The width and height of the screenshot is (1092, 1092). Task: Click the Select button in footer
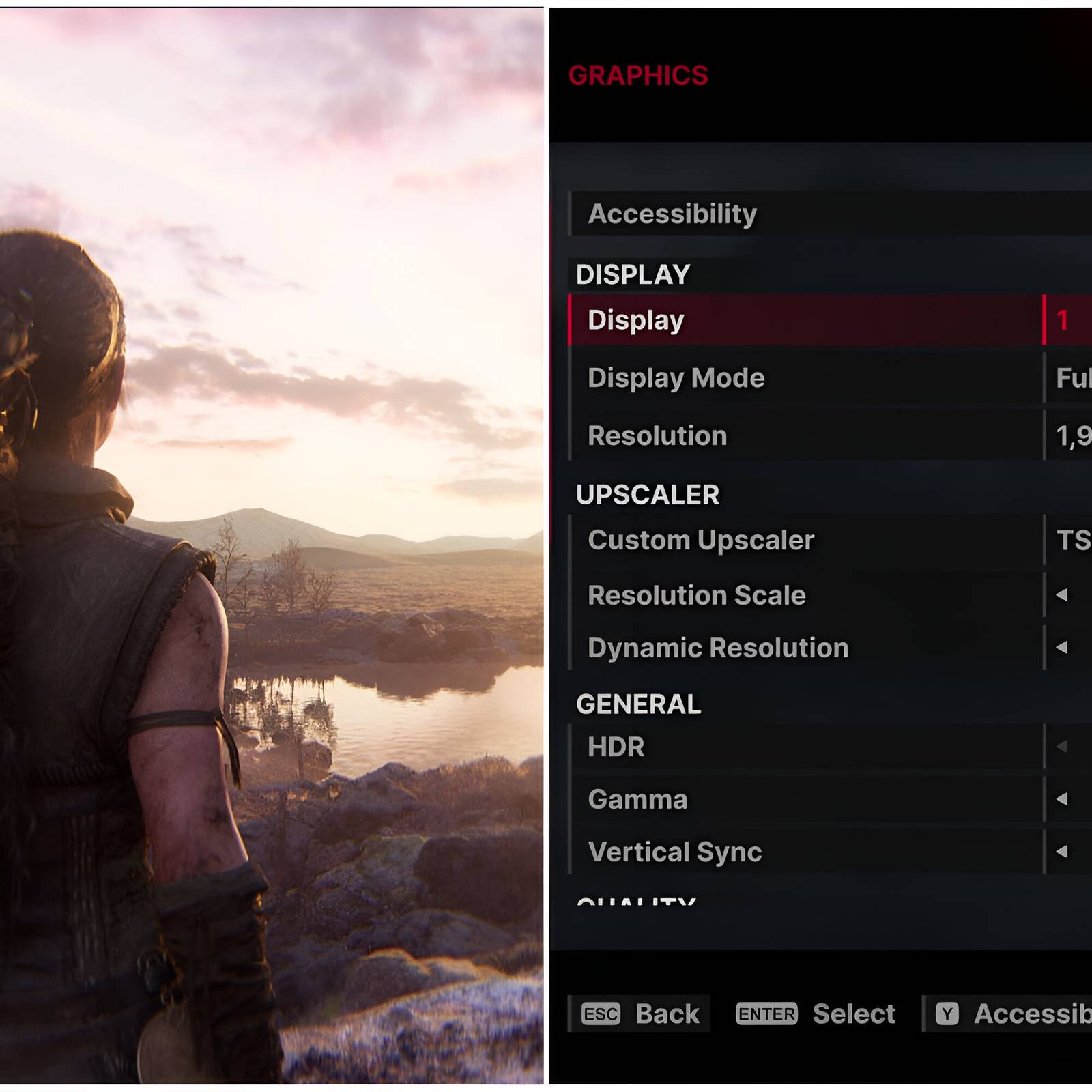pos(816,1014)
